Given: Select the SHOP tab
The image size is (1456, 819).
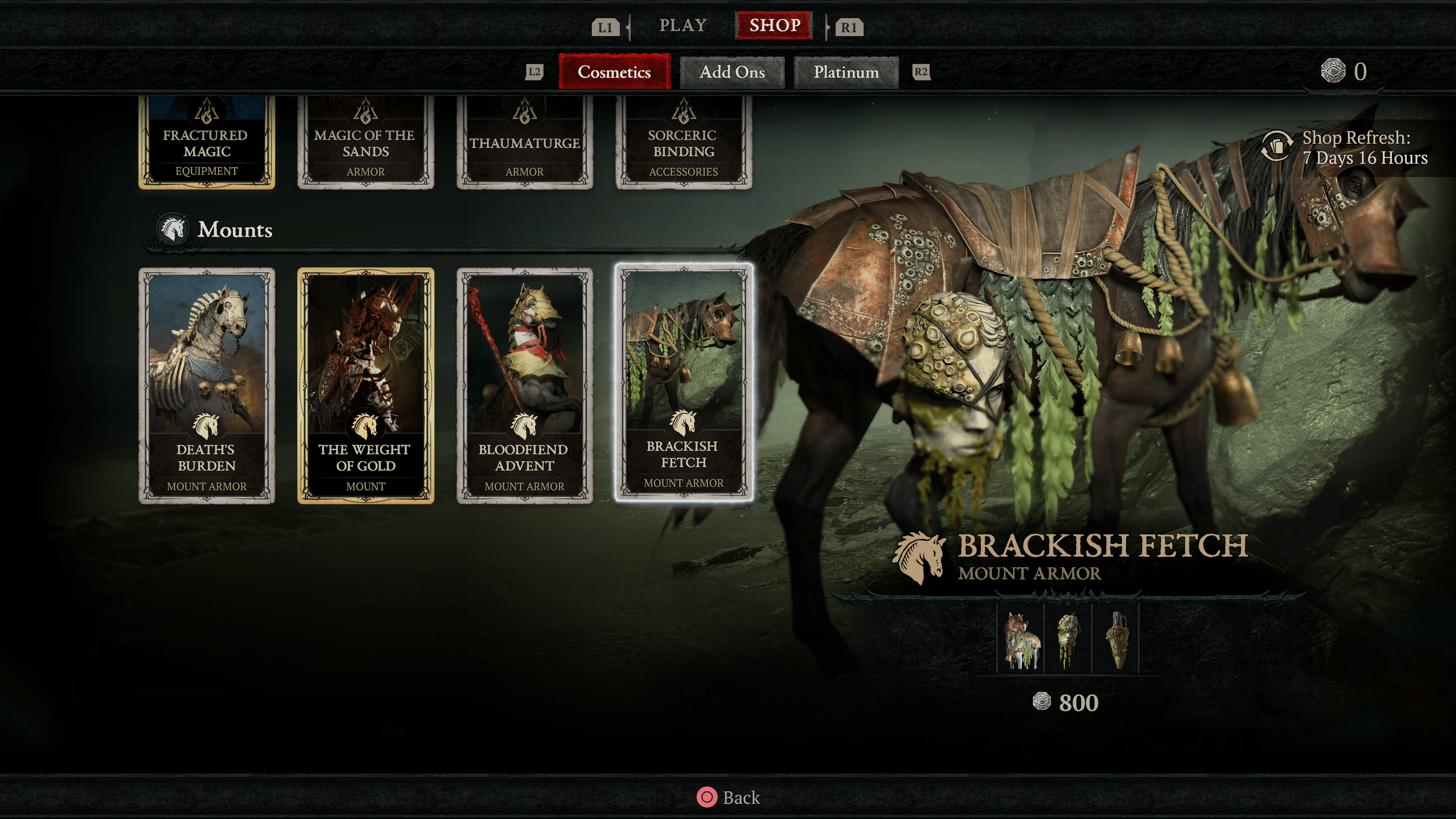Looking at the screenshot, I should point(774,25).
